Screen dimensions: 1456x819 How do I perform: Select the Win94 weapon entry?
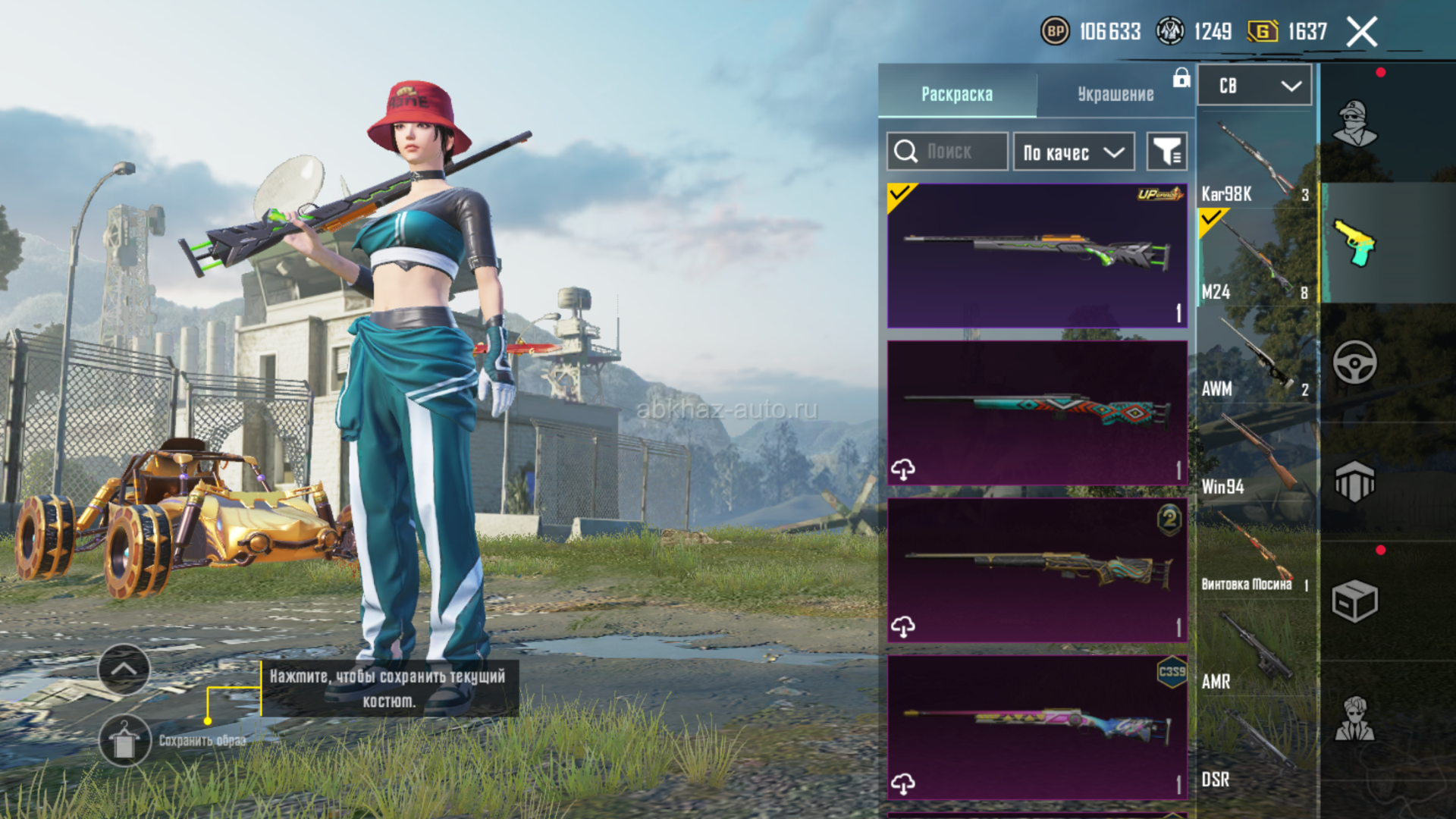(x=1255, y=456)
